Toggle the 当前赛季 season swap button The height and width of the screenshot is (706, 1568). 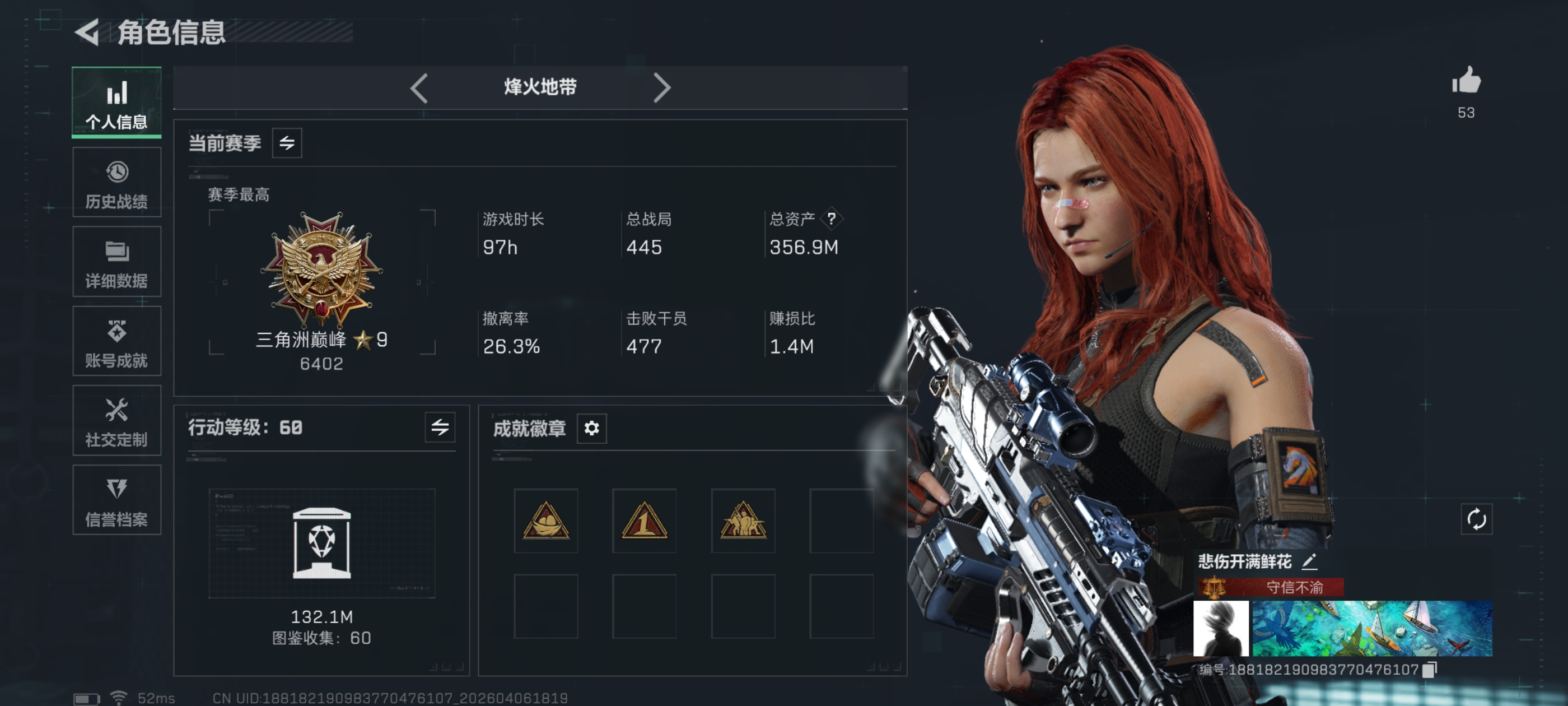[287, 143]
